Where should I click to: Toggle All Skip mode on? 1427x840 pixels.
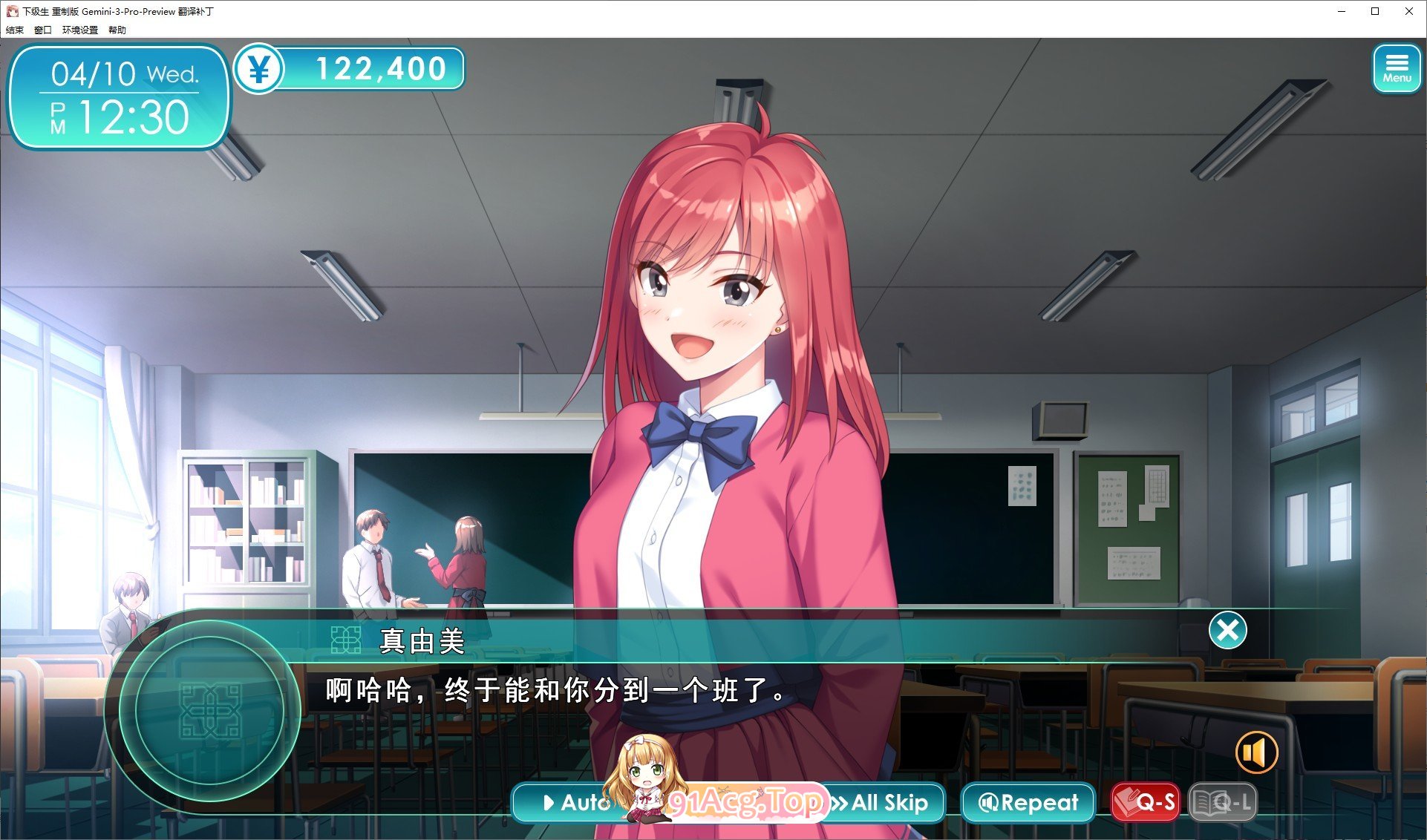882,802
